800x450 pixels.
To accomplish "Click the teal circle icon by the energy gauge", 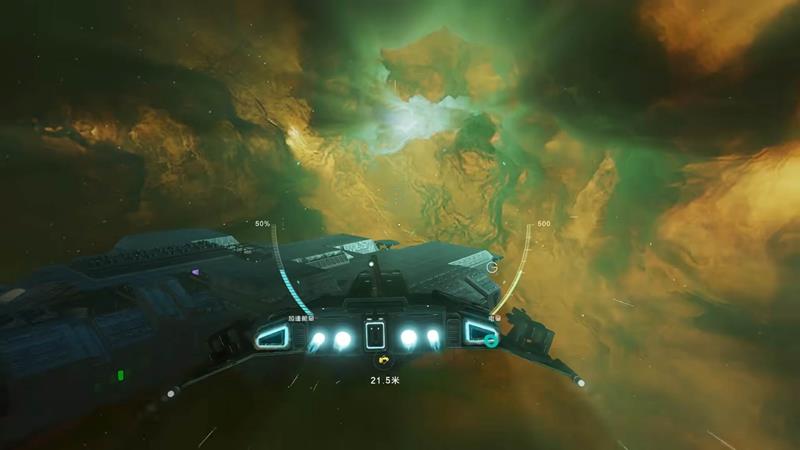I will pyautogui.click(x=491, y=340).
